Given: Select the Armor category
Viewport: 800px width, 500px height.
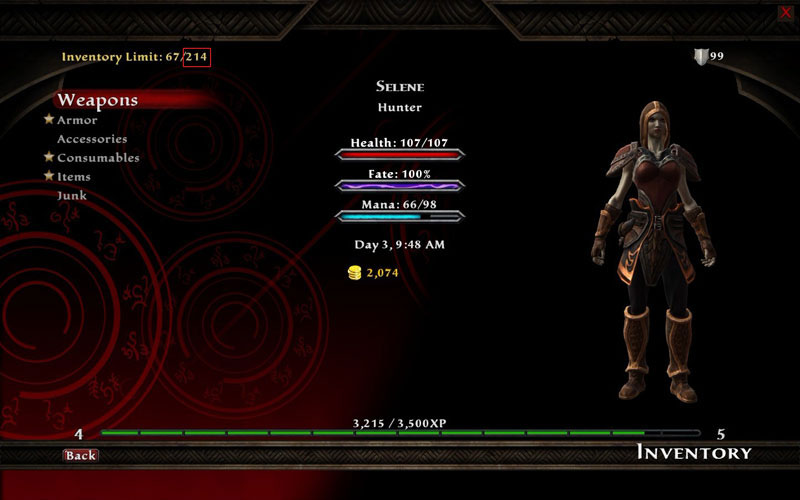Looking at the screenshot, I should pyautogui.click(x=77, y=120).
